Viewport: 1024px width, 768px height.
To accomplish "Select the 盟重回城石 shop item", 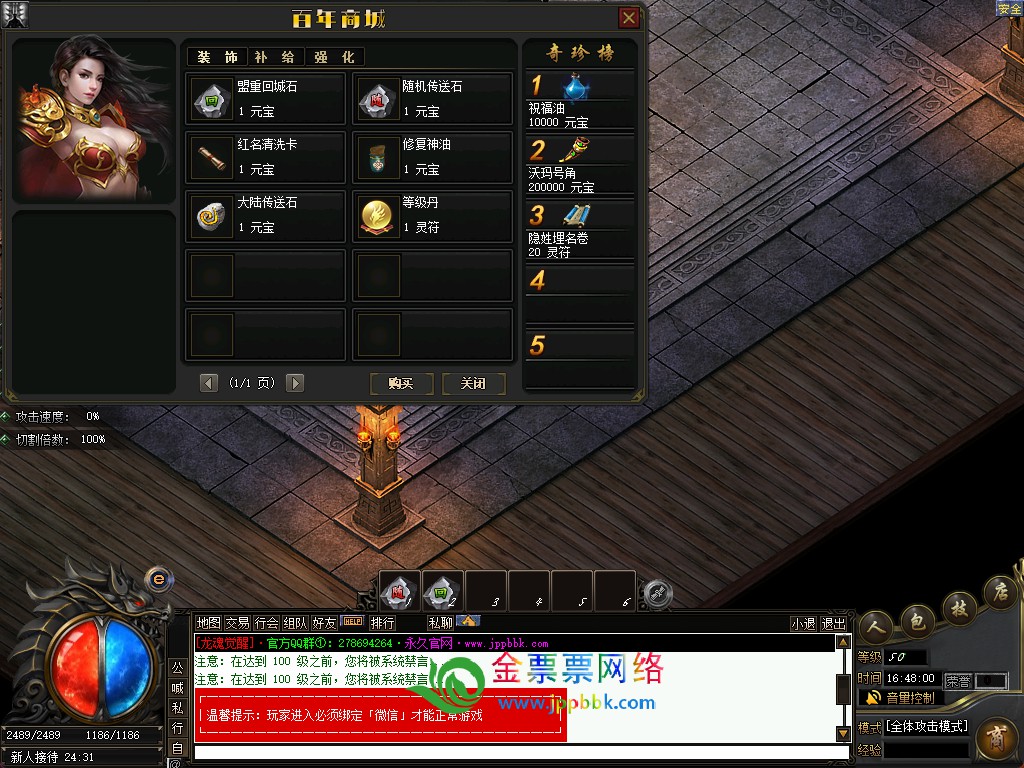I will click(x=265, y=99).
